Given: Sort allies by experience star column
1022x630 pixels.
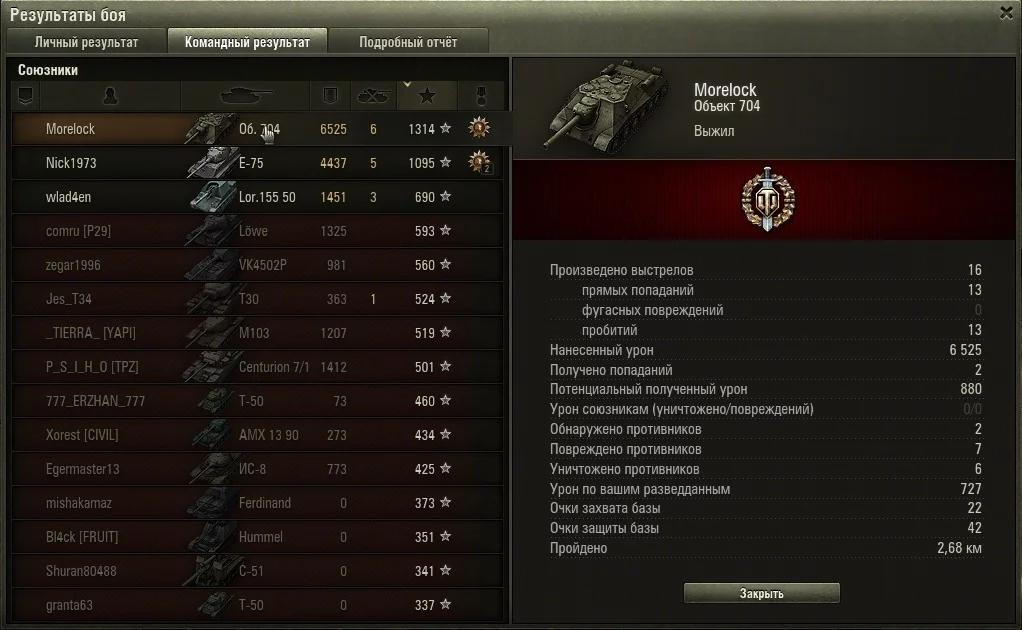Looking at the screenshot, I should pyautogui.click(x=427, y=96).
